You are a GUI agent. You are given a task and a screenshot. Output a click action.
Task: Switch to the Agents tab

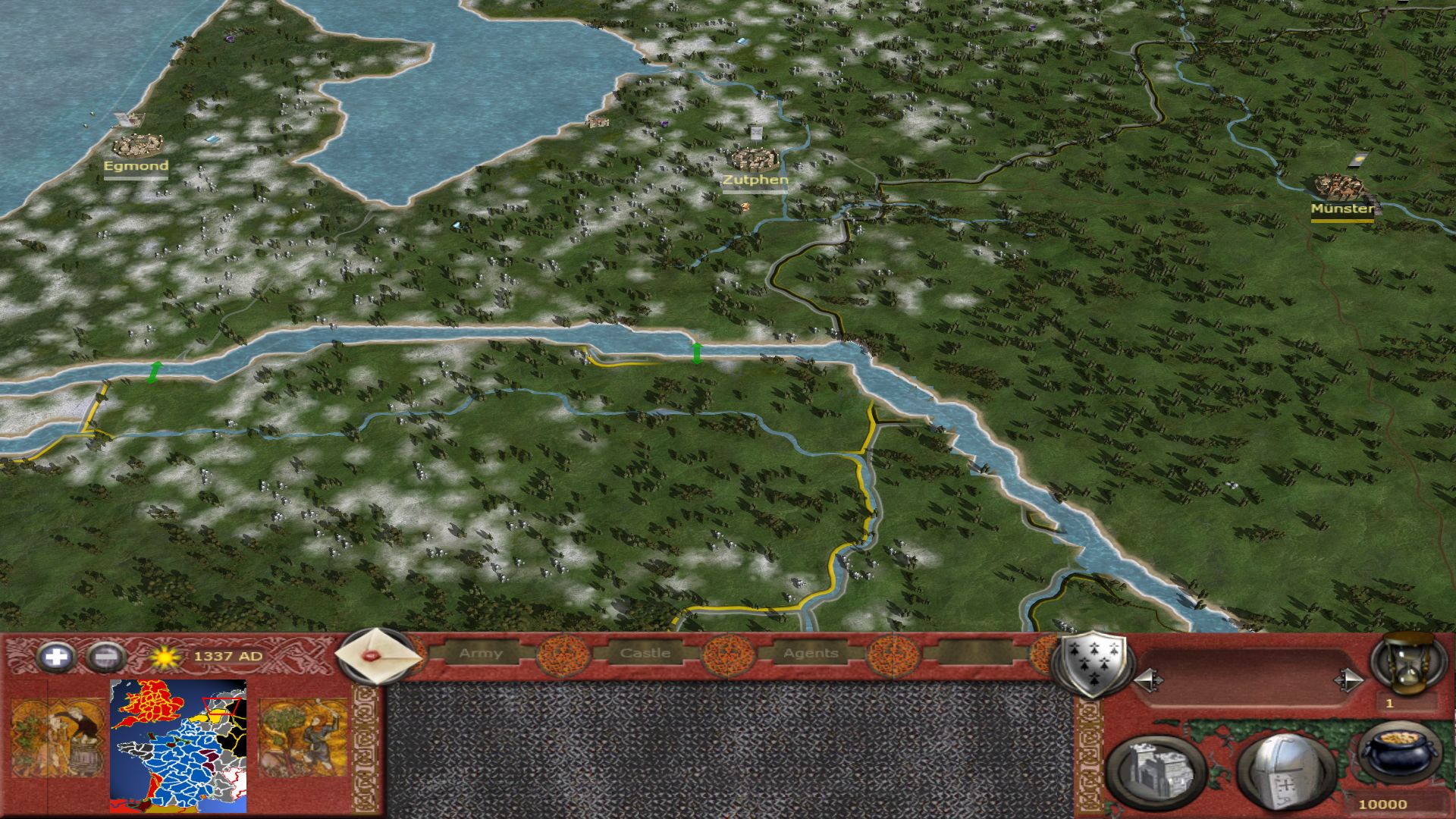(811, 653)
